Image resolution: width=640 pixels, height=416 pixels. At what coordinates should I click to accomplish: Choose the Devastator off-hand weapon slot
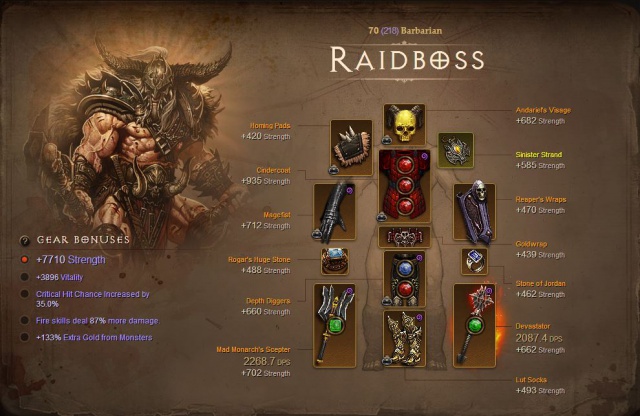coord(474,324)
